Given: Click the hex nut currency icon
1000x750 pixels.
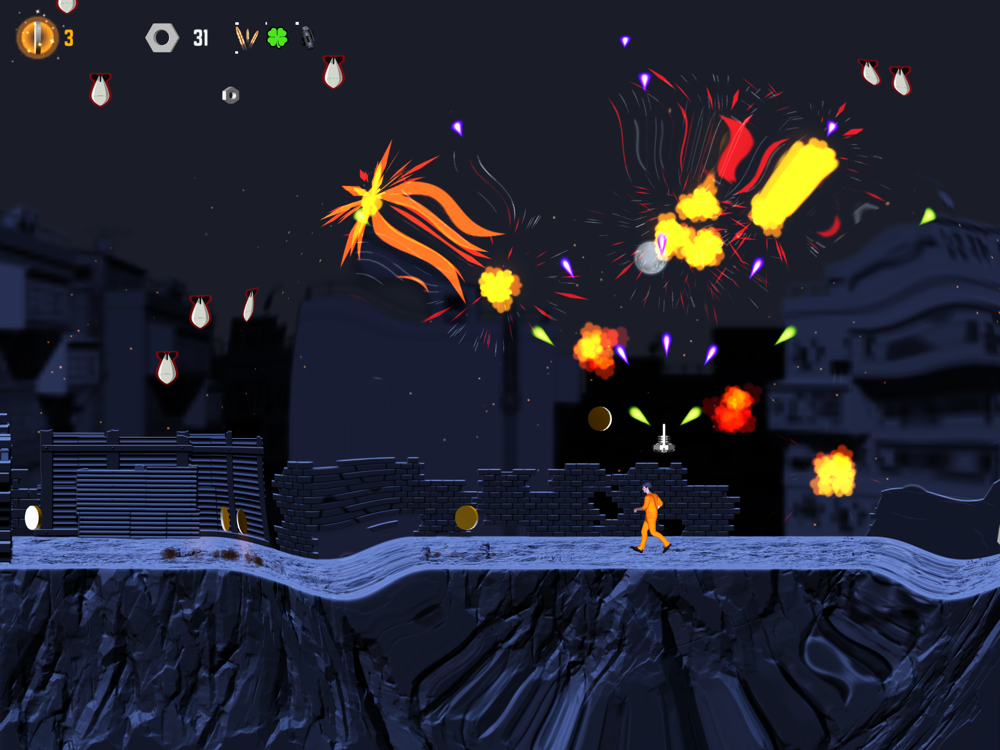Looking at the screenshot, I should pos(162,38).
